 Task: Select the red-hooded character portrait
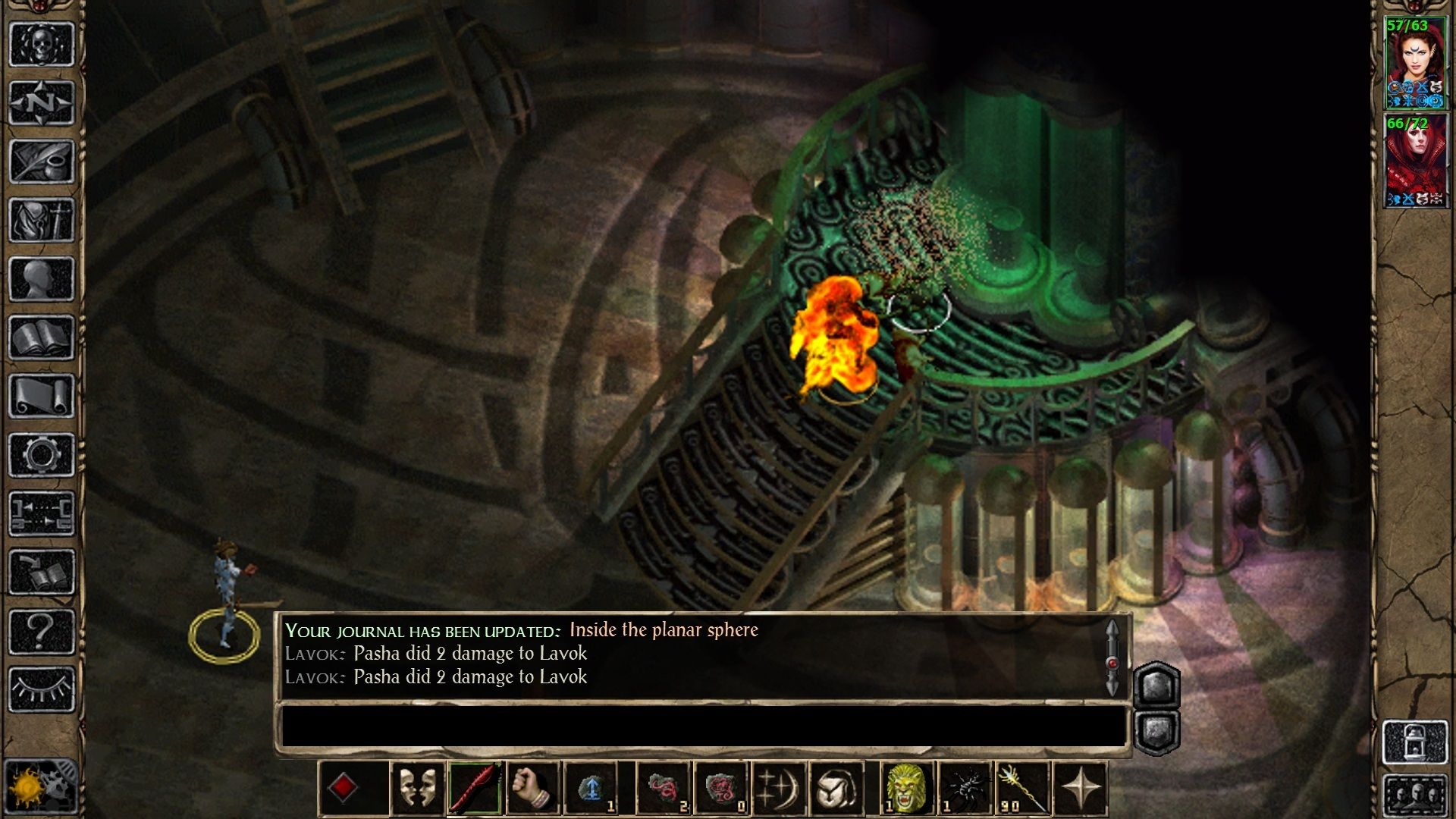(1415, 162)
